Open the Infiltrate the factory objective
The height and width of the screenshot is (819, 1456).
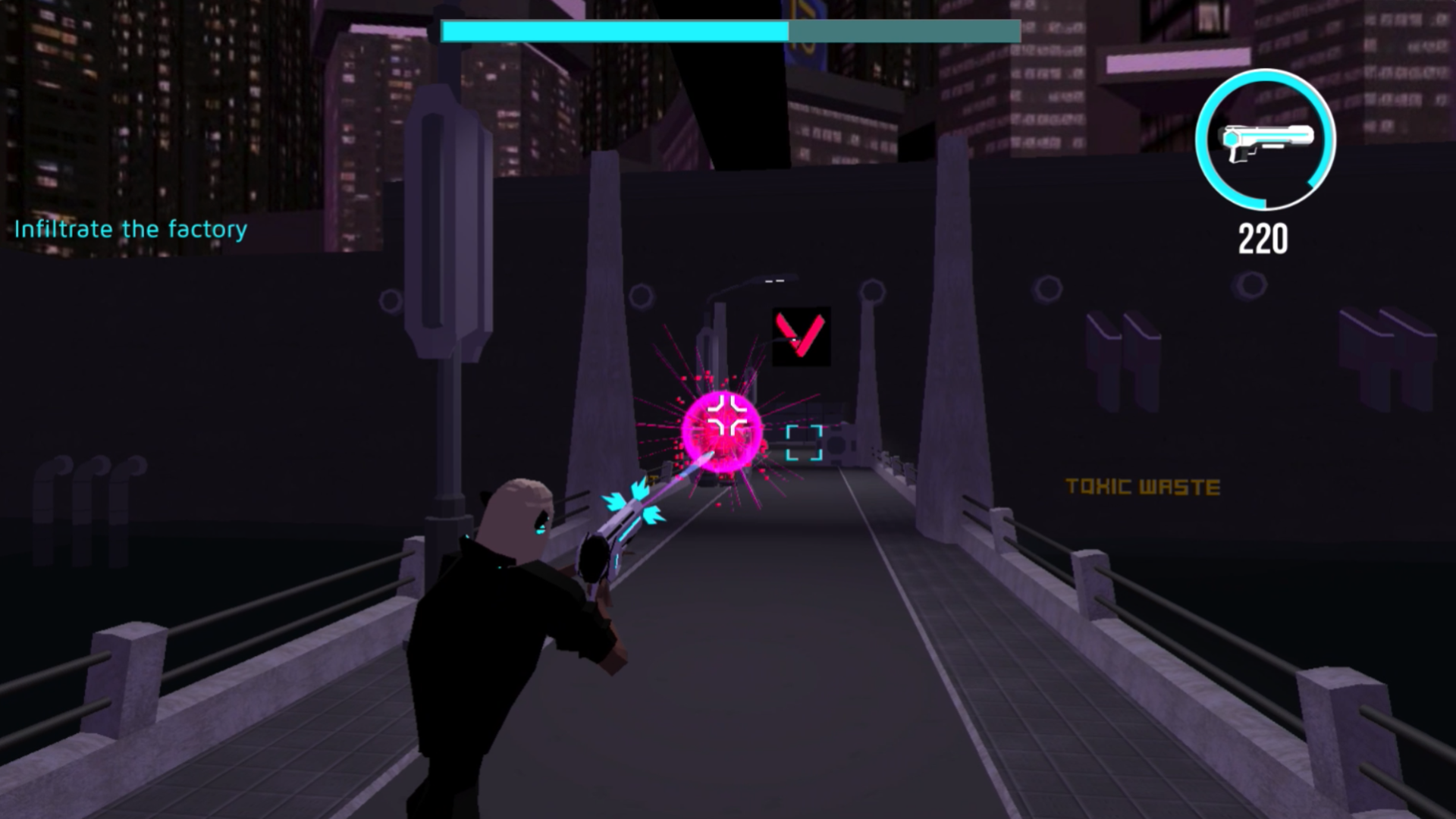[129, 230]
